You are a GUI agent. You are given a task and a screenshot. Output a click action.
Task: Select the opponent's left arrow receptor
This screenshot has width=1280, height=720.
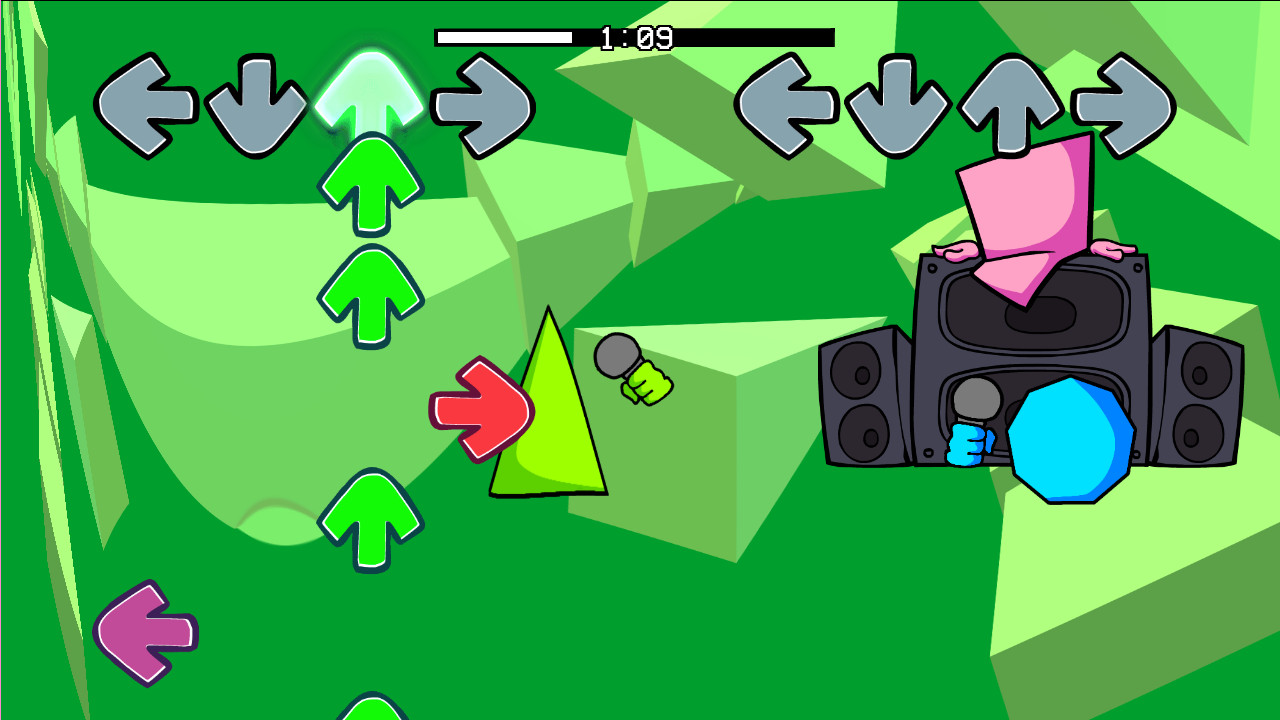pos(786,101)
